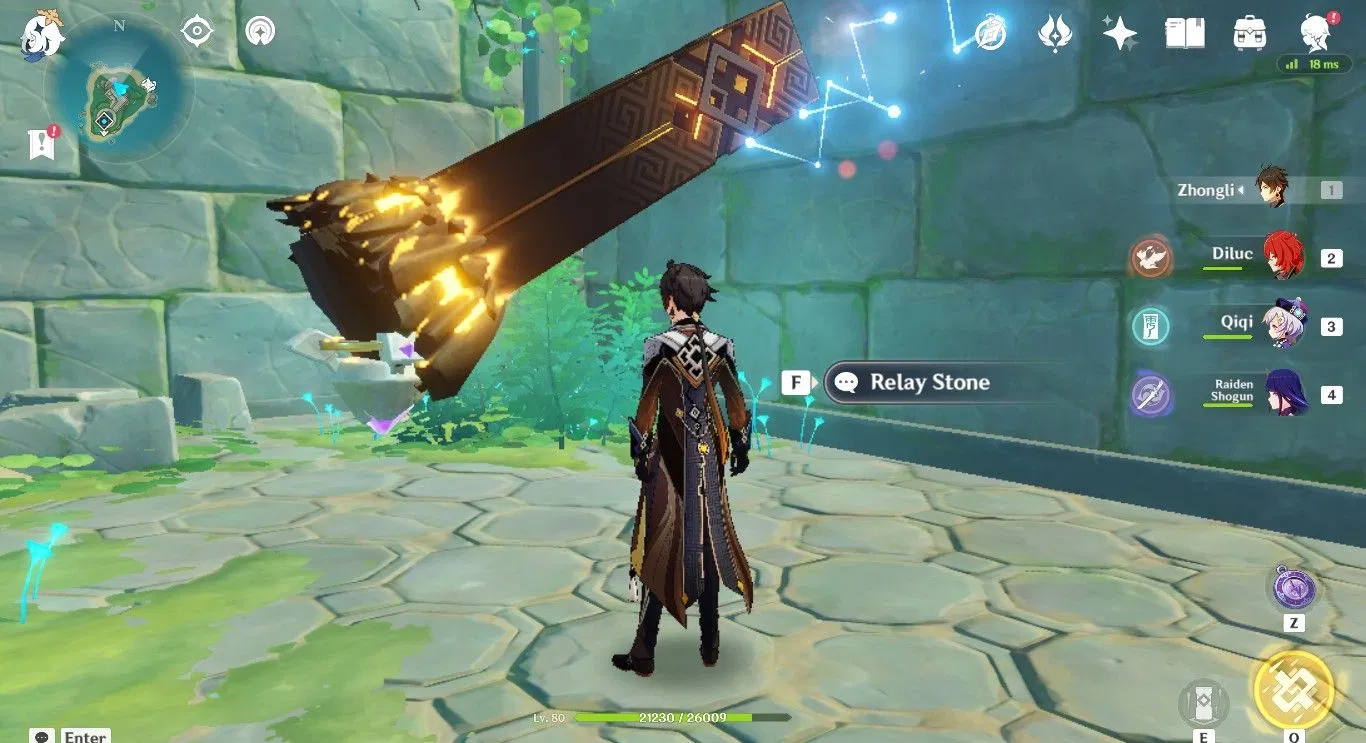Select Zhongli in the party list
The width and height of the screenshot is (1366, 743).
(x=1270, y=188)
